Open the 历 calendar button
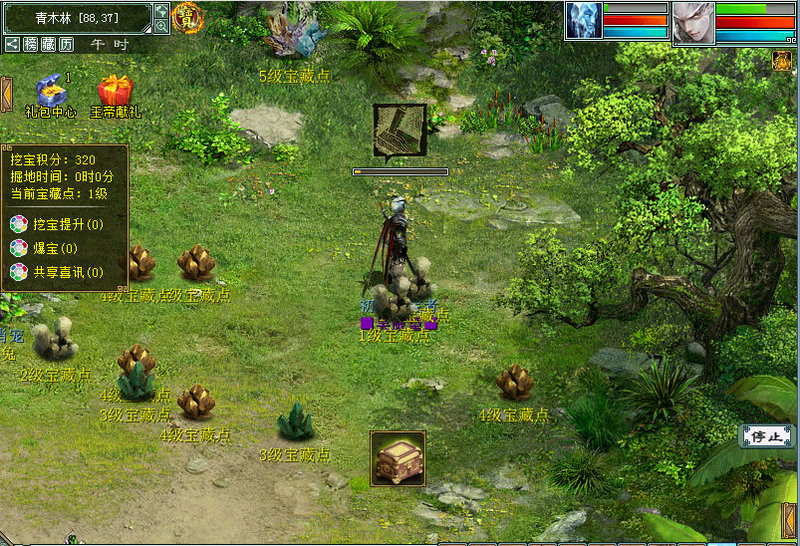Screen dimensions: 800x546 (66, 44)
